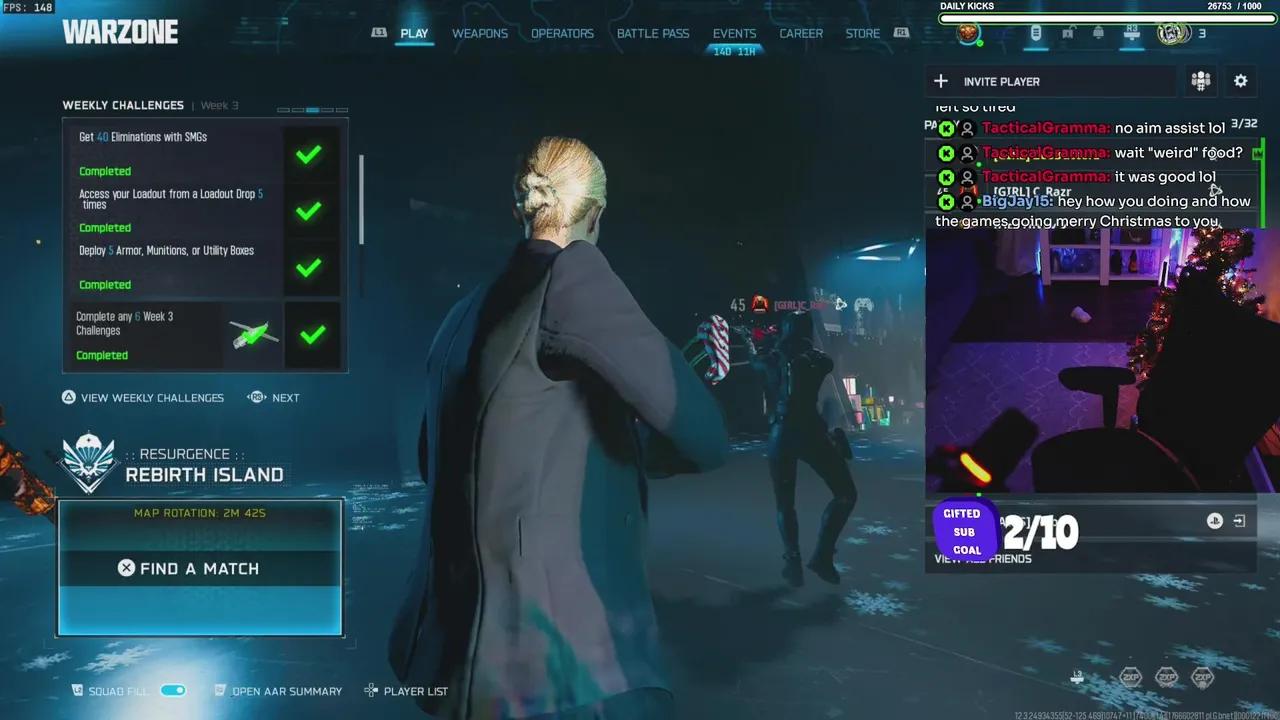Toggle the Squad Fill switch off
The width and height of the screenshot is (1280, 720).
[x=172, y=690]
